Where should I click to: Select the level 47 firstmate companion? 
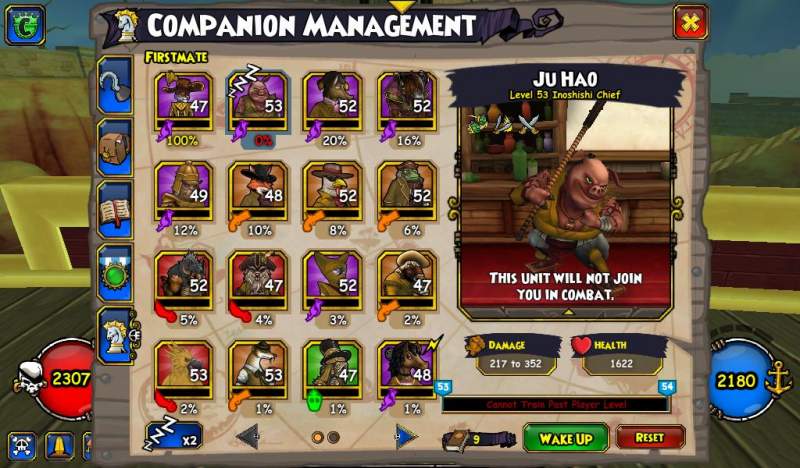click(183, 100)
